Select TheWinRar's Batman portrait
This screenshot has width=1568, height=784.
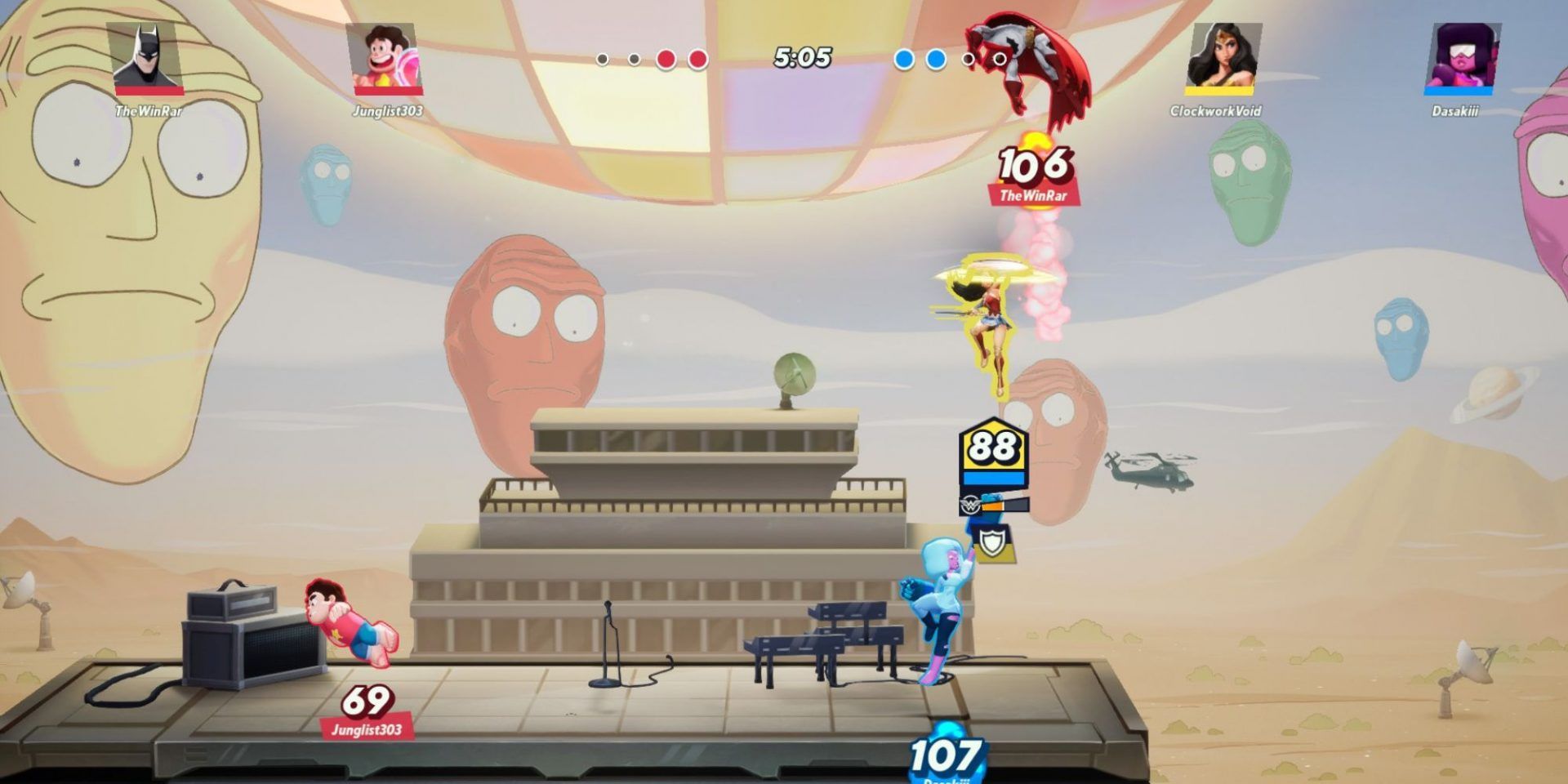click(147, 57)
